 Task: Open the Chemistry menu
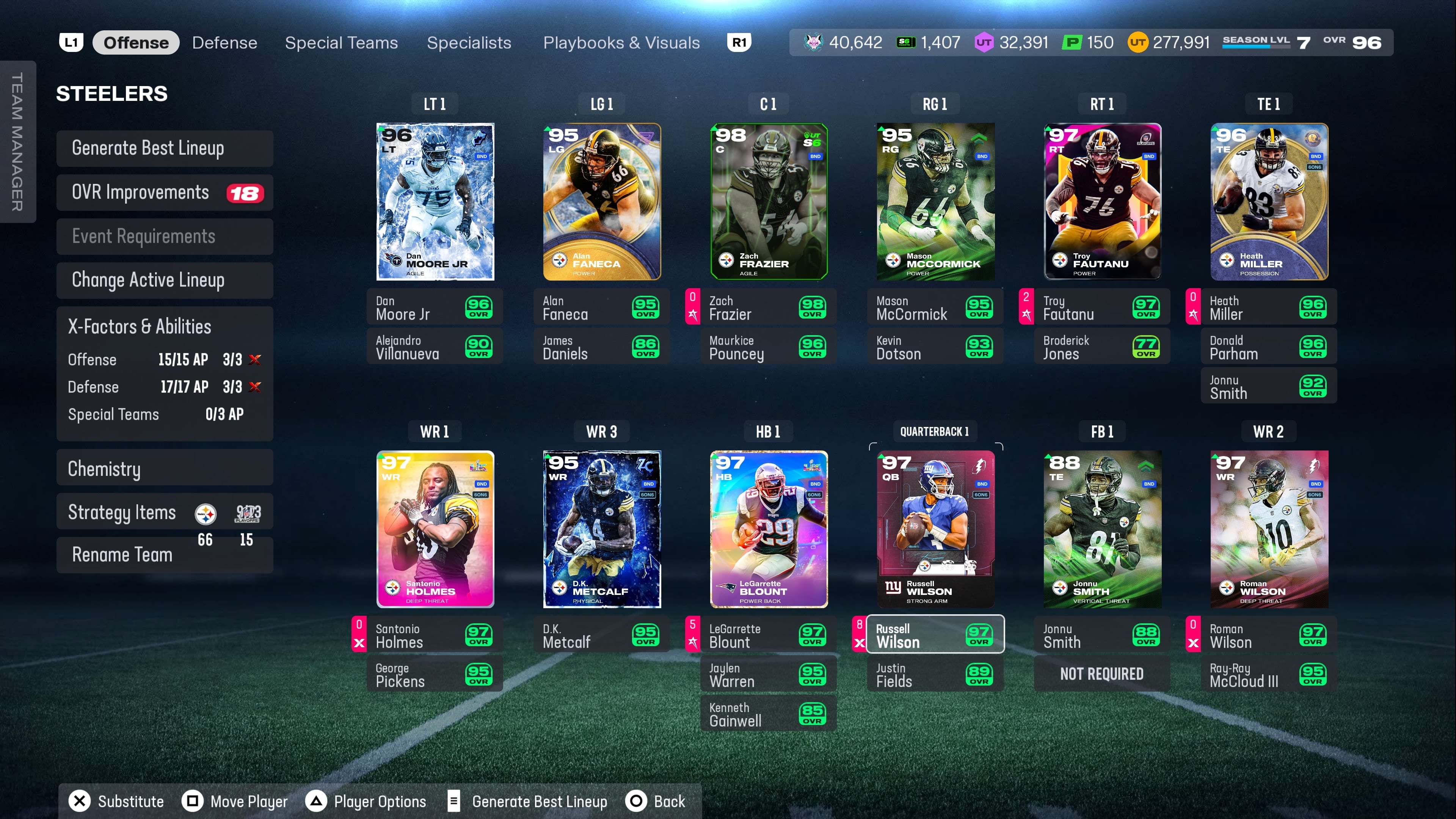(x=165, y=469)
